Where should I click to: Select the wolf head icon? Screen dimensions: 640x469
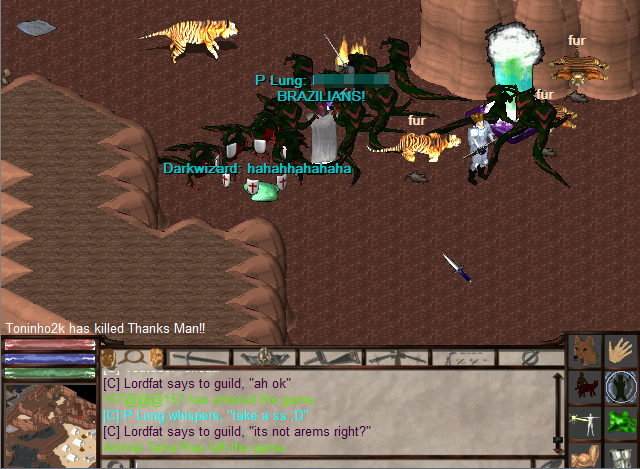[x=586, y=352]
